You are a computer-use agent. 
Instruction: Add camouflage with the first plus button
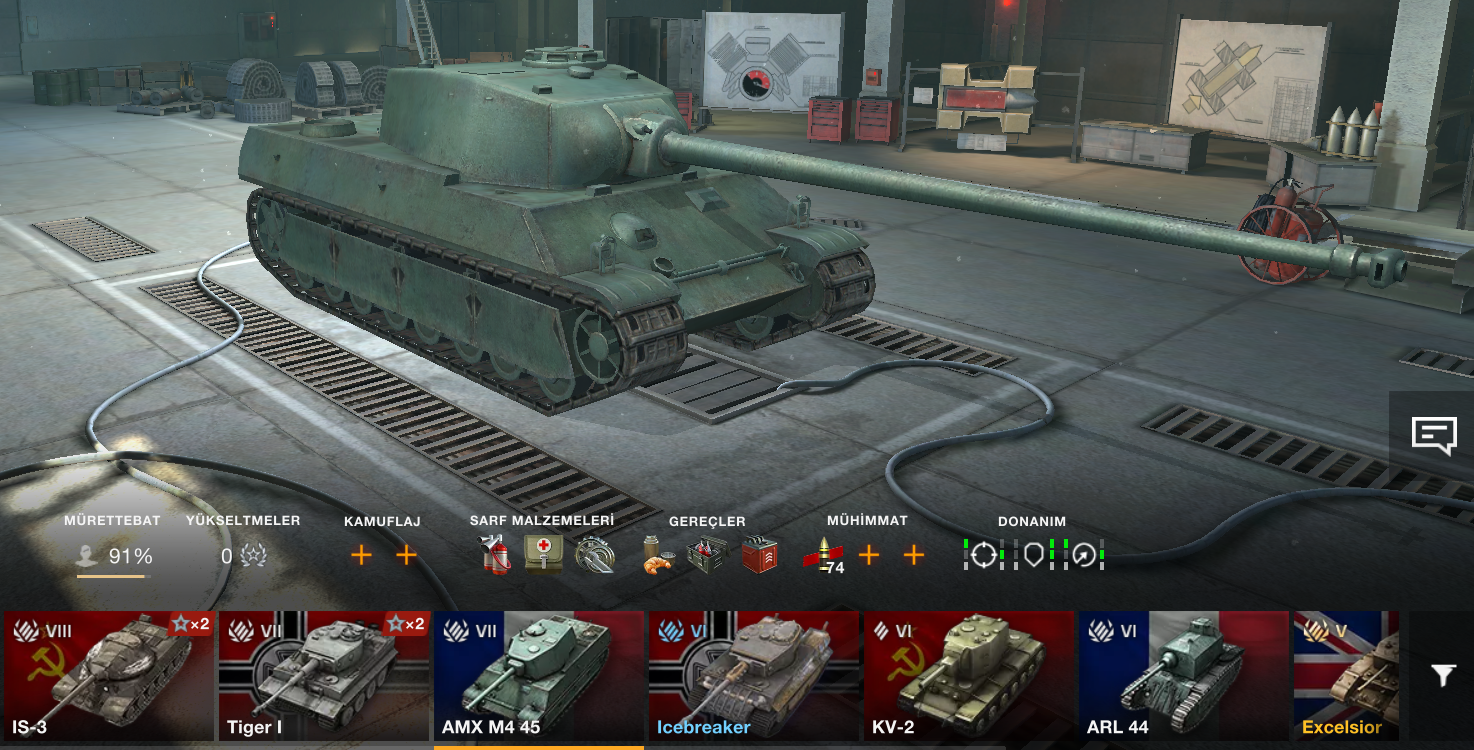click(x=361, y=554)
